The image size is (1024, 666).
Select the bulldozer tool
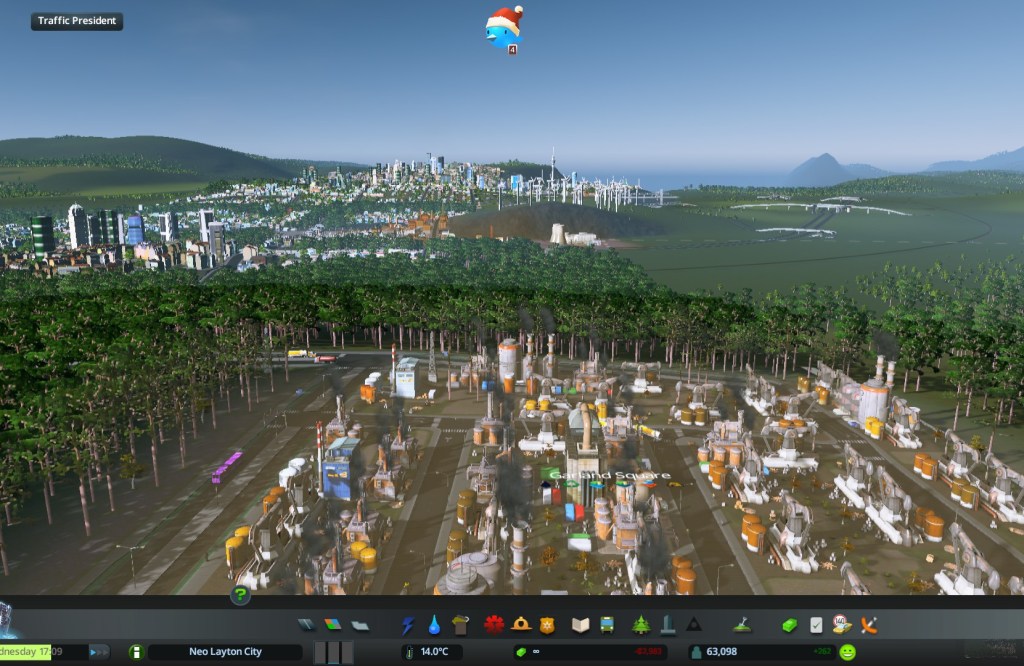click(x=868, y=625)
